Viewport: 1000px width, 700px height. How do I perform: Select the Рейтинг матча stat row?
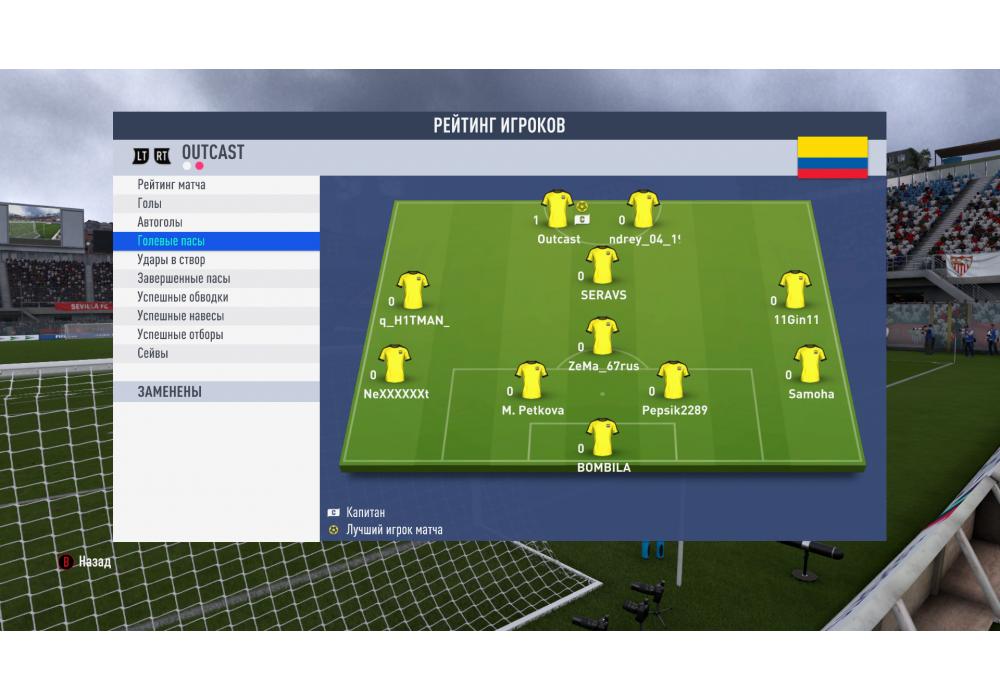pyautogui.click(x=216, y=185)
